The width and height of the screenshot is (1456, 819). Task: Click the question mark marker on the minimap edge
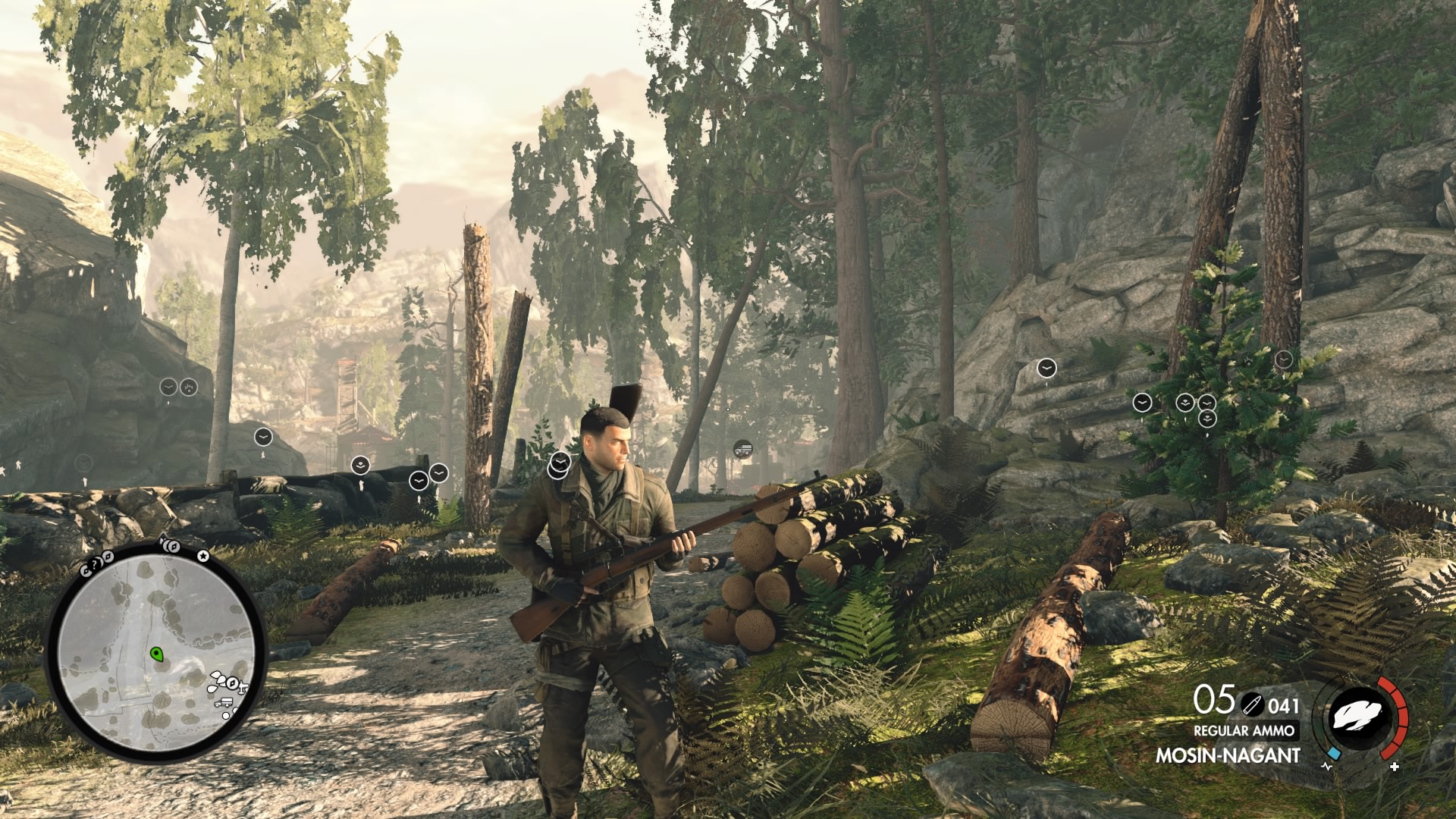tap(95, 565)
